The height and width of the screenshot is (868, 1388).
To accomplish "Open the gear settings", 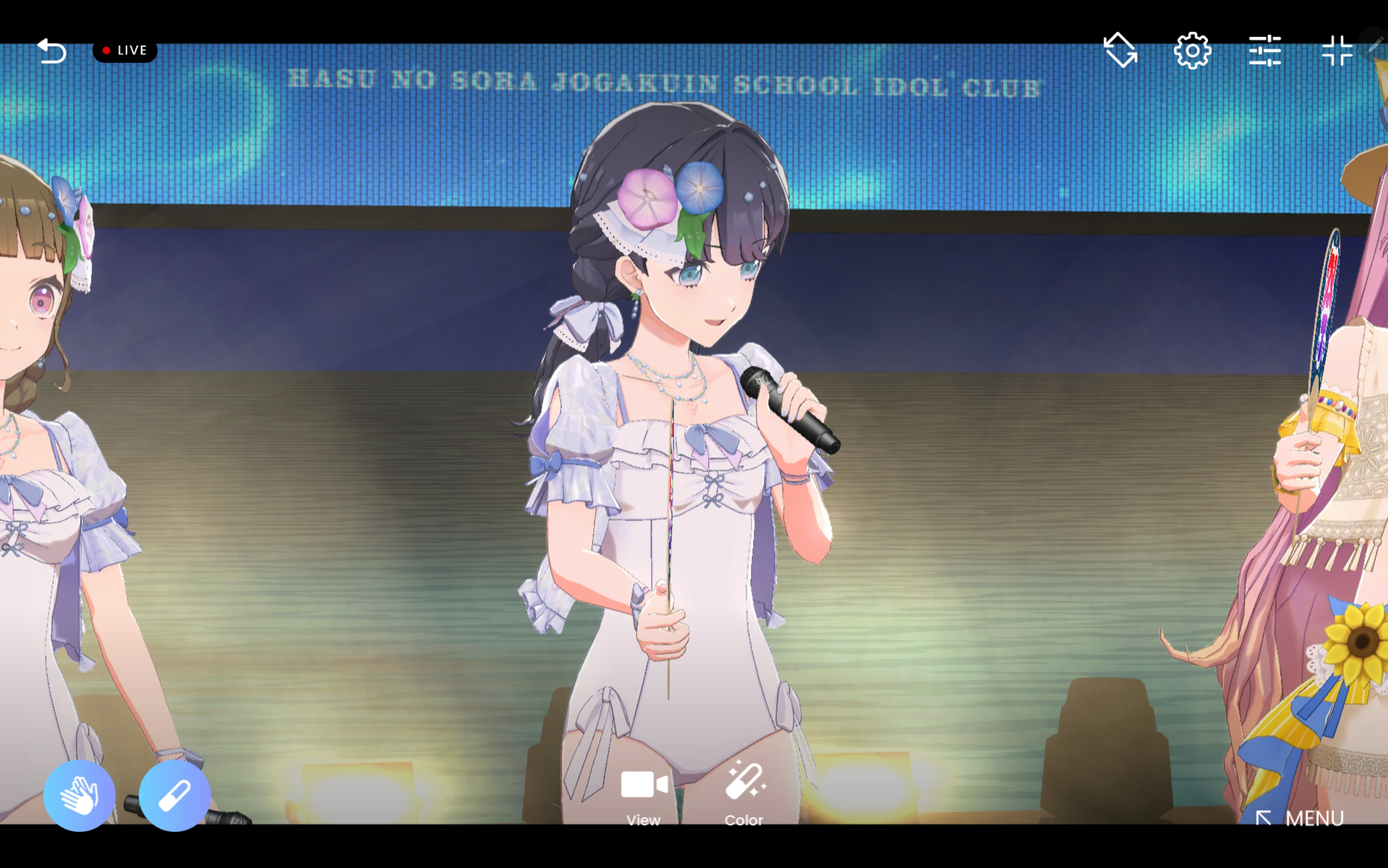I will pos(1192,51).
